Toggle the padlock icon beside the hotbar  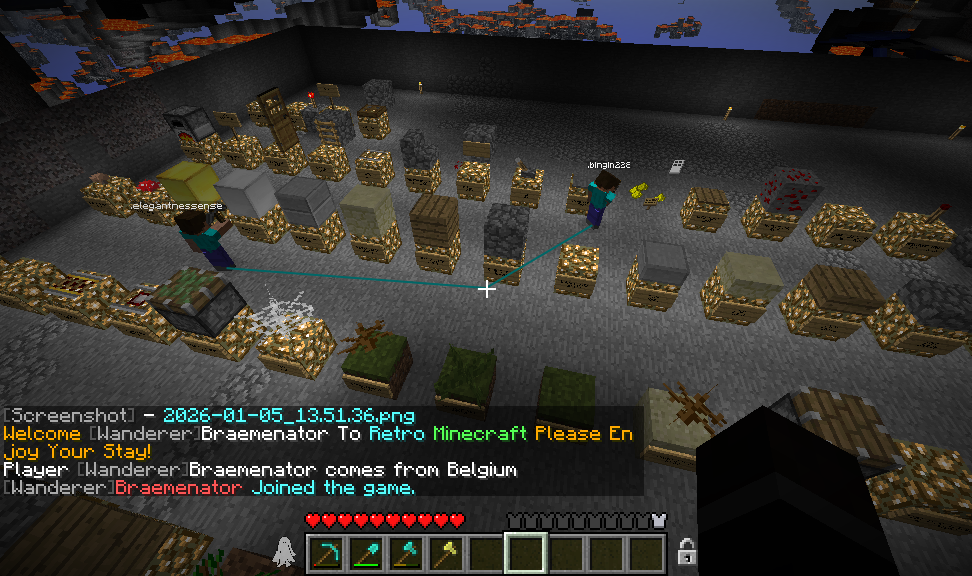click(686, 551)
